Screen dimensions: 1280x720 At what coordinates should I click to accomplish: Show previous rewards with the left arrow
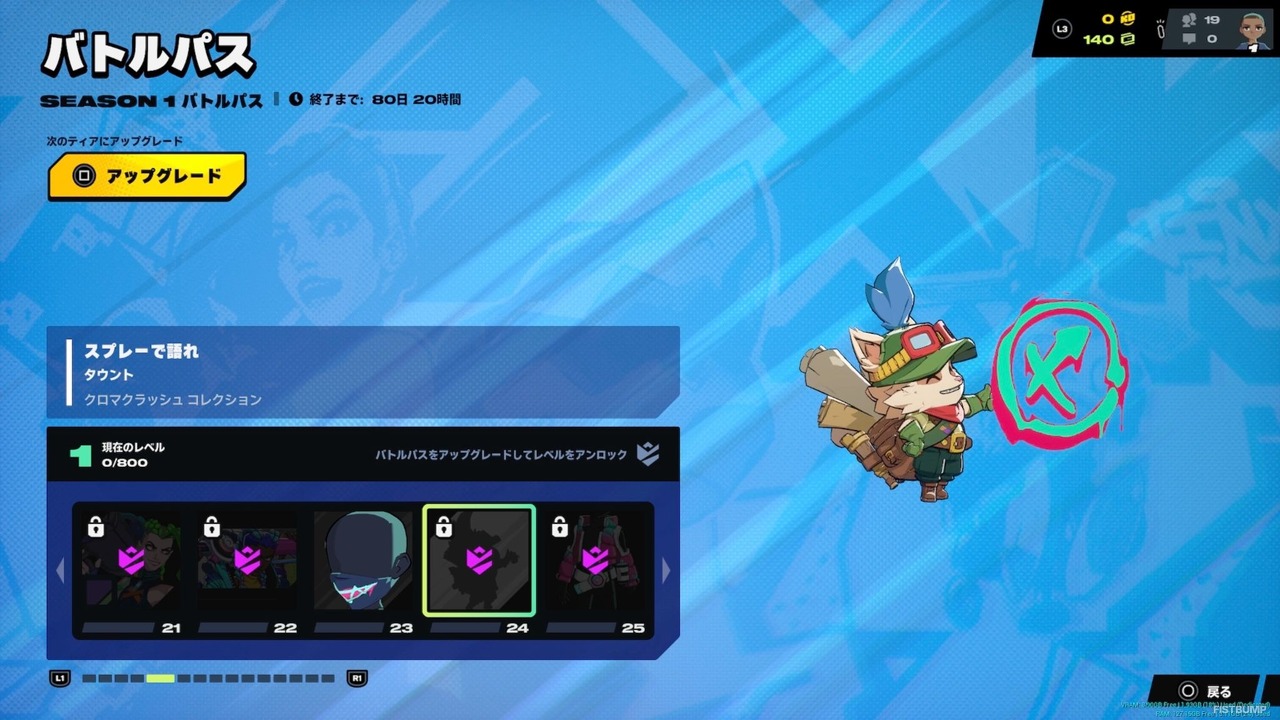point(60,570)
